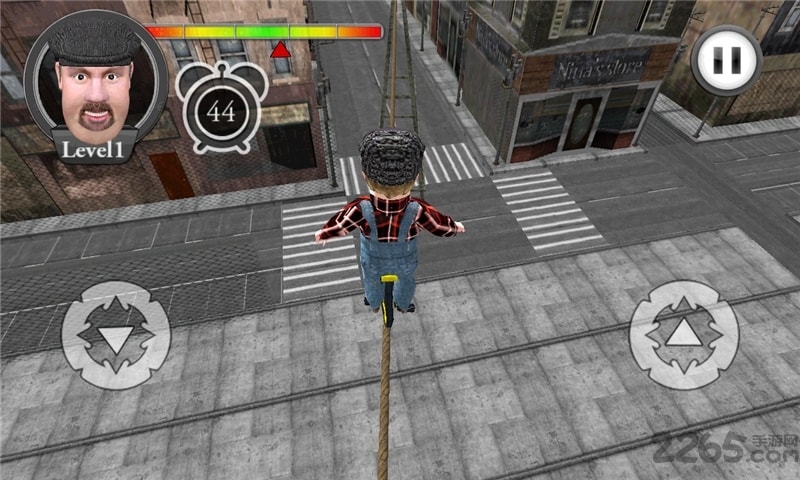The image size is (800, 480).
Task: Pause the game with the pause button
Action: tap(727, 60)
